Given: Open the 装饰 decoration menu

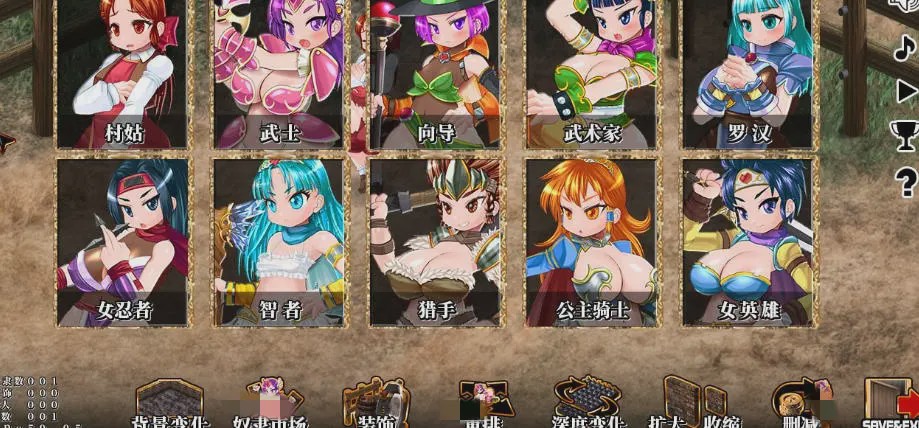Looking at the screenshot, I should click(x=375, y=404).
